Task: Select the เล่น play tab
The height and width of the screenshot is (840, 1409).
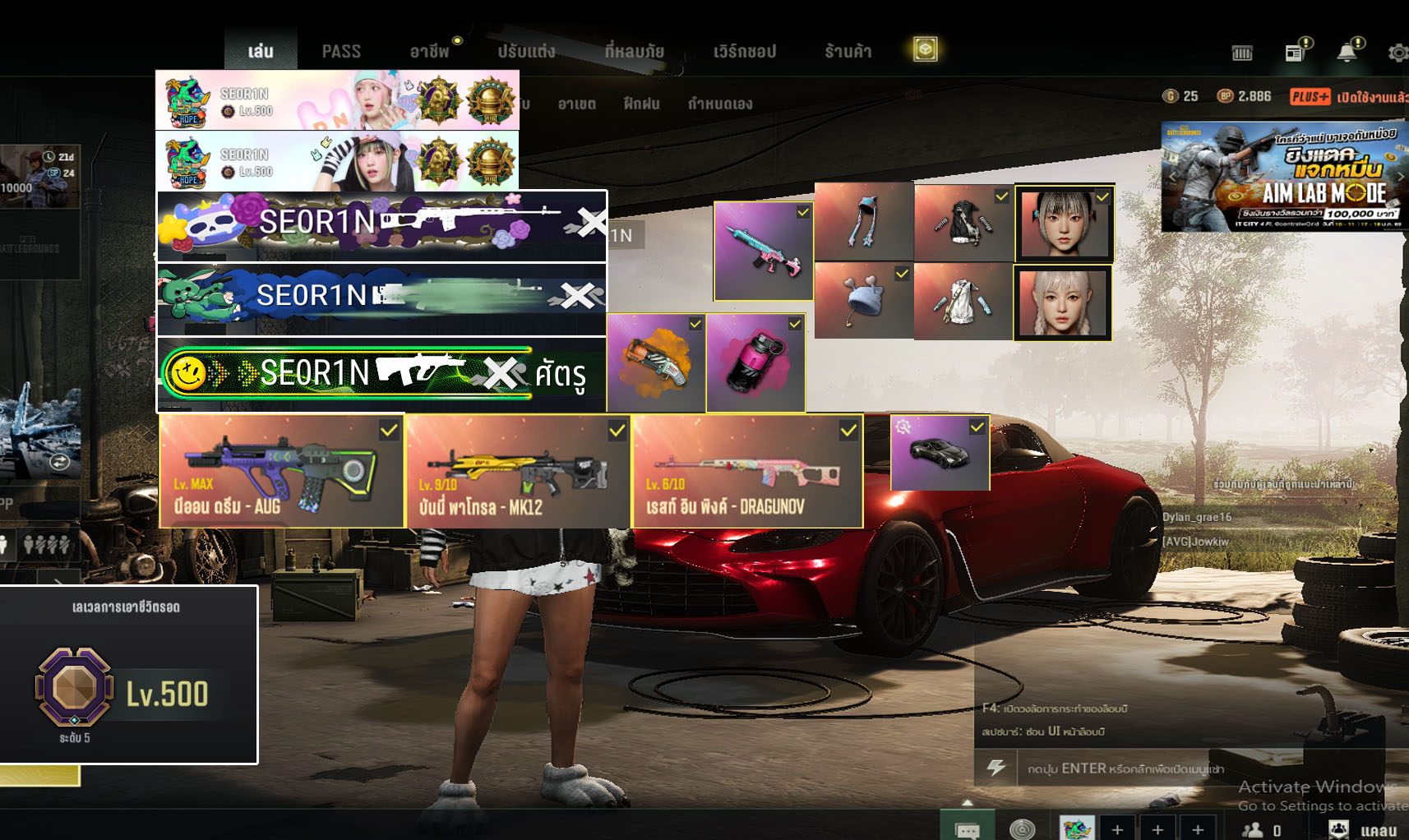Action: 261,51
